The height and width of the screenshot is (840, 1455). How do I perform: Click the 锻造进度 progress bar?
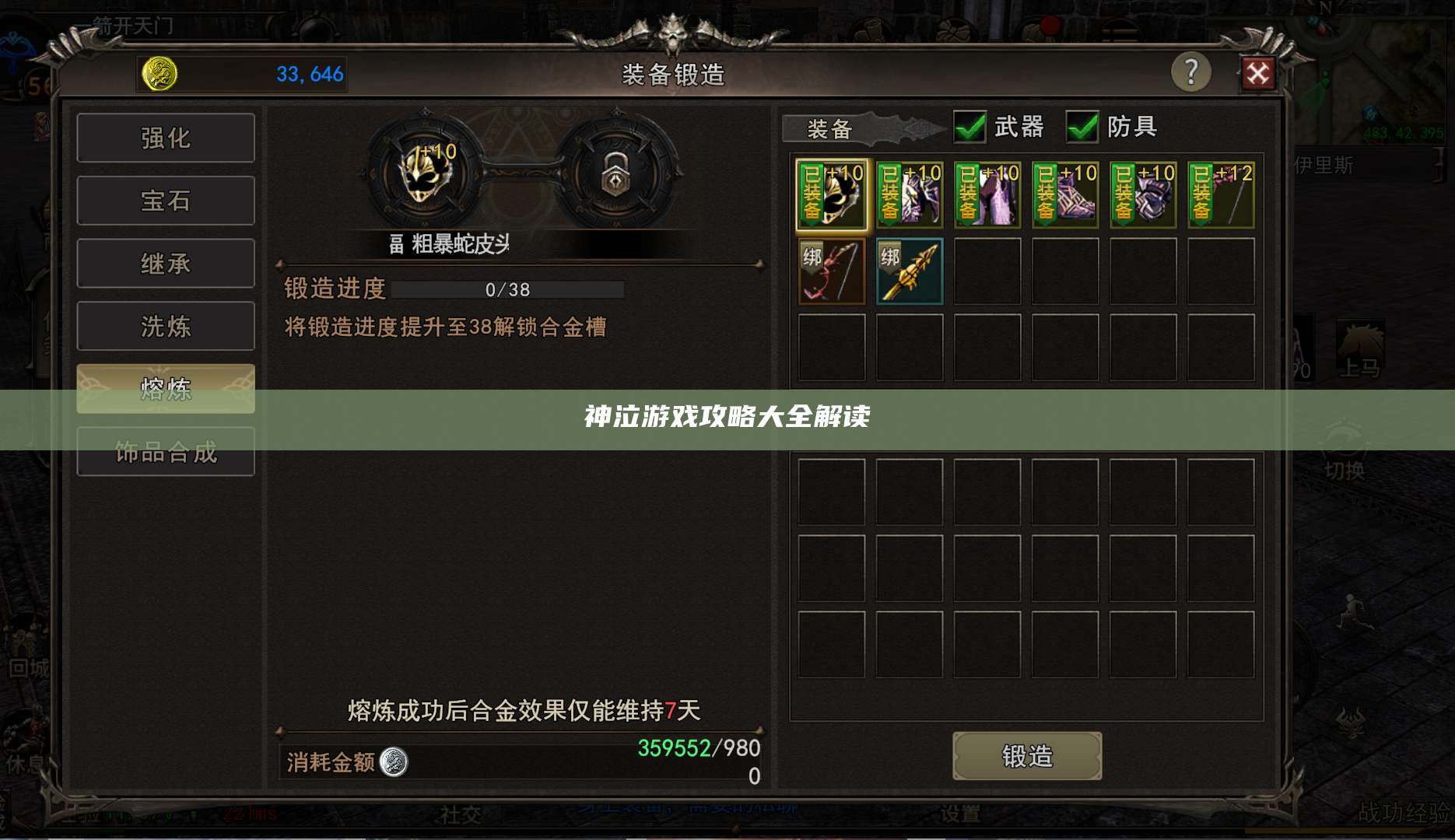pos(507,289)
